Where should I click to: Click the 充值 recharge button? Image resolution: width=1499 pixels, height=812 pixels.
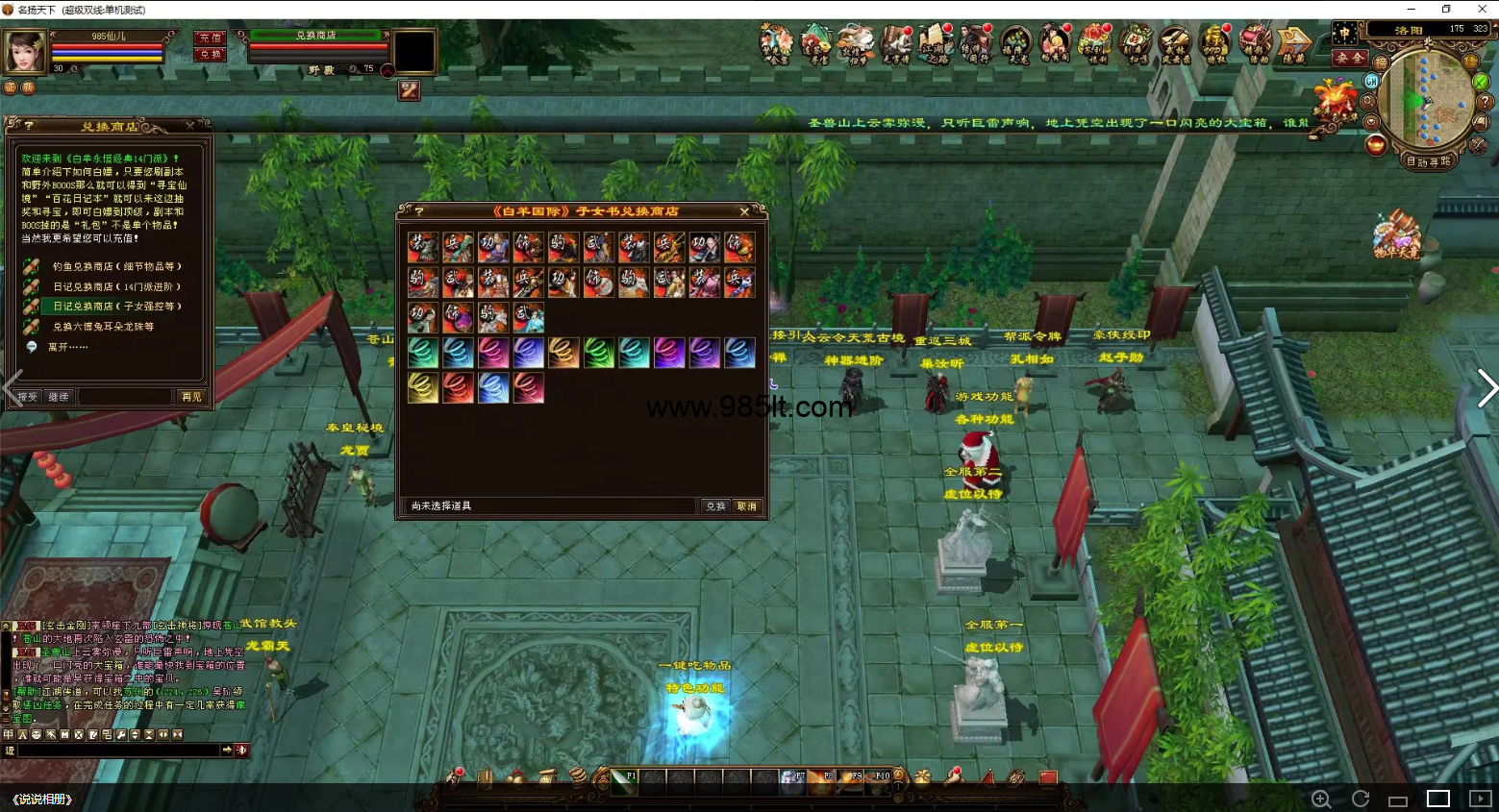point(210,37)
